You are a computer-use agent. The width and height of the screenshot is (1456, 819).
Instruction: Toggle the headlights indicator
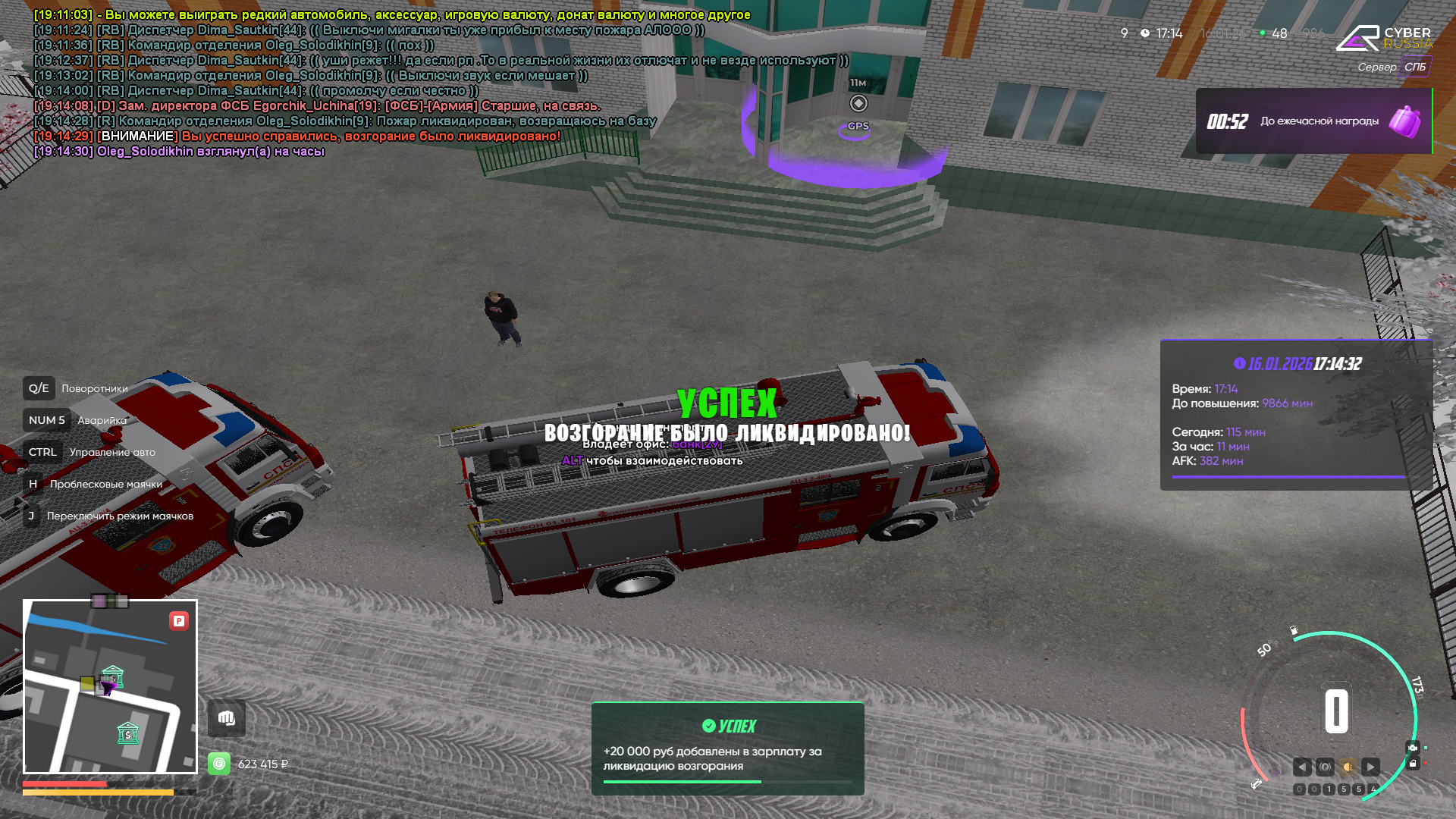click(x=1348, y=767)
